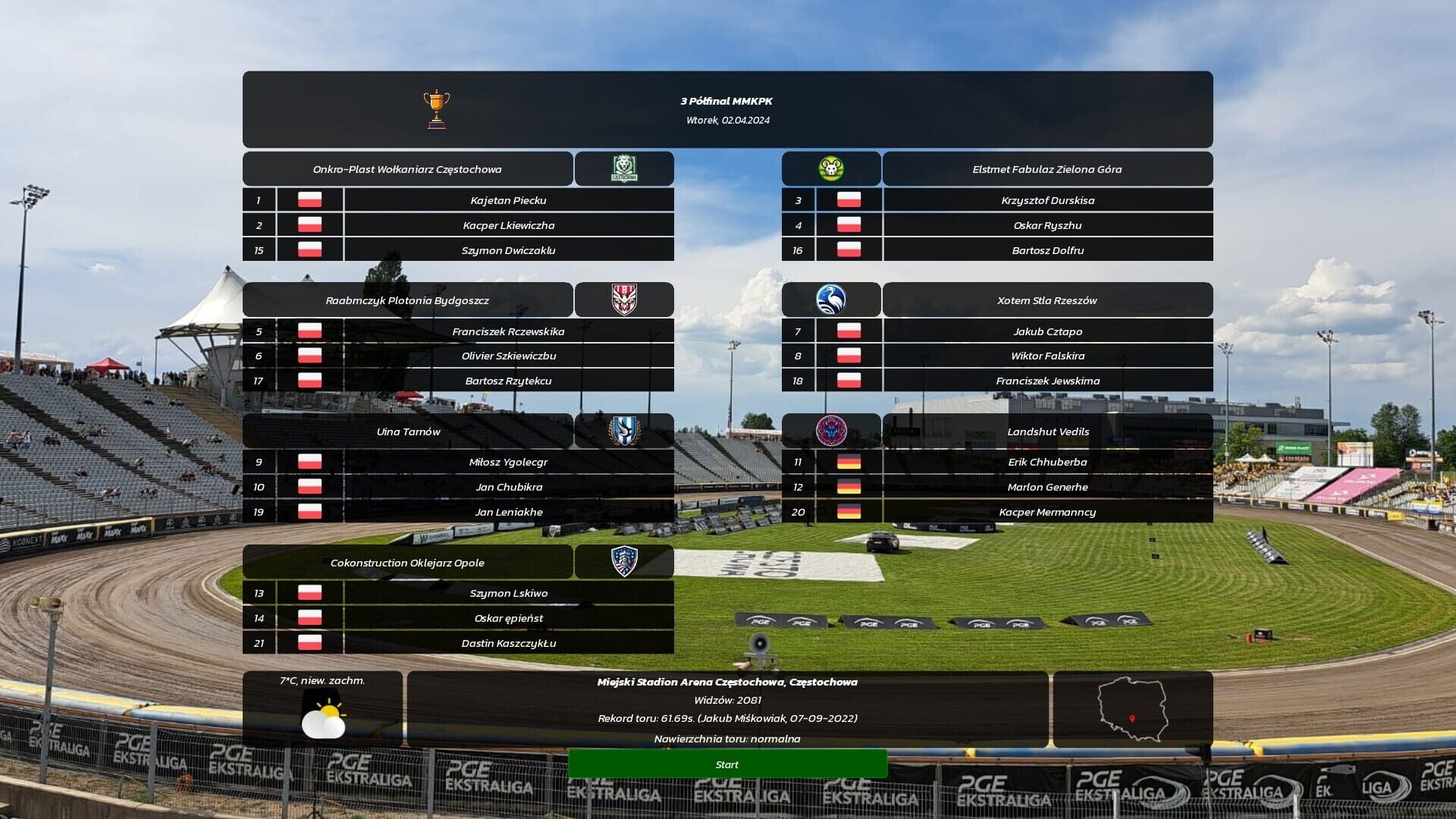Click the track record text for Jakub Miśkowiak
The height and width of the screenshot is (819, 1456).
pos(727,717)
